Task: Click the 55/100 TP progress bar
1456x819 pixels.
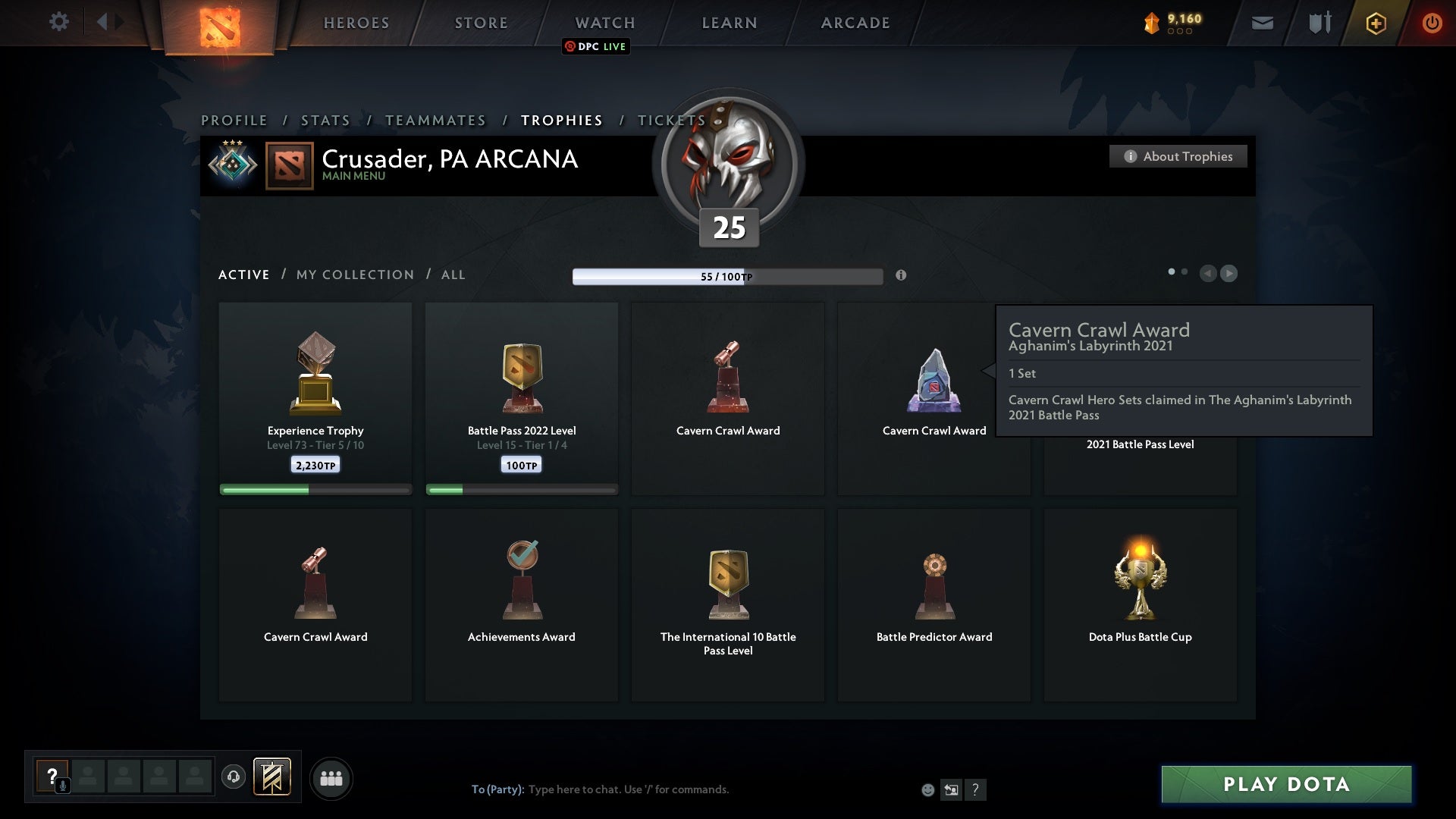Action: [728, 276]
